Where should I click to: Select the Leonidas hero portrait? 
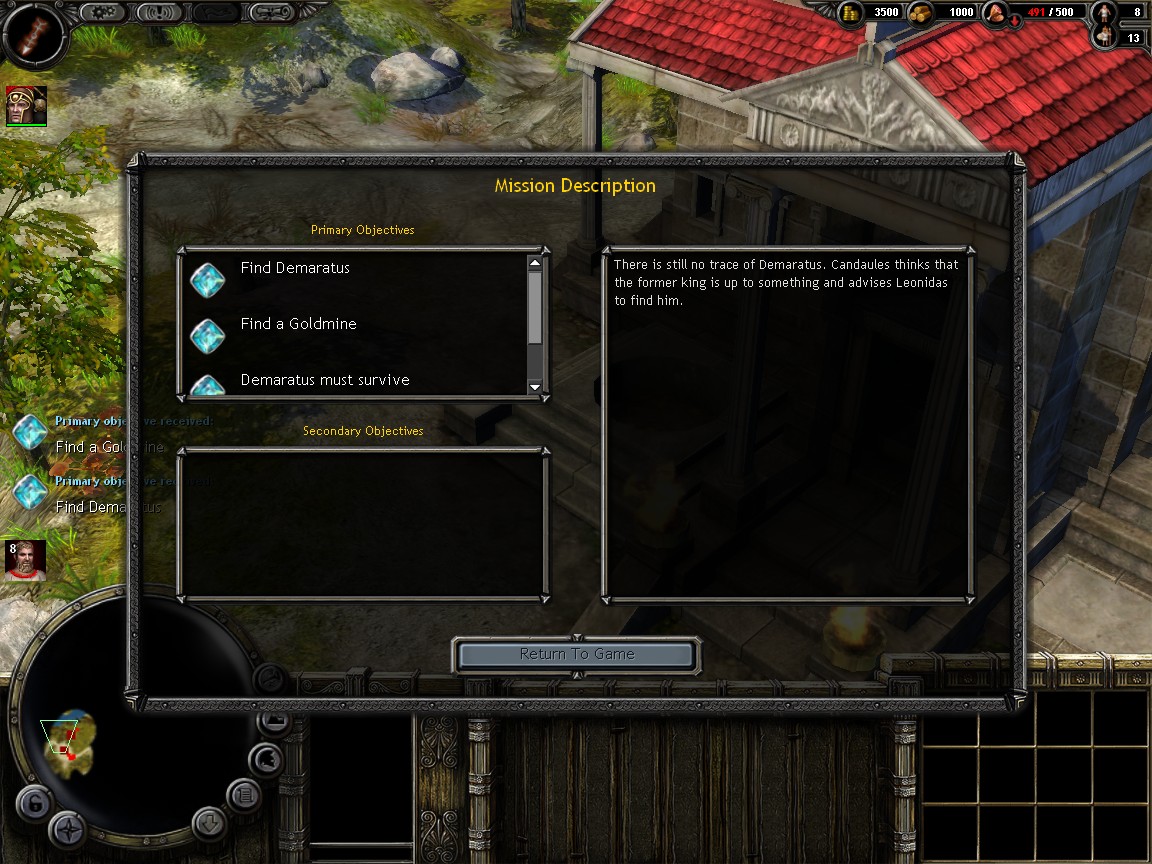26,106
